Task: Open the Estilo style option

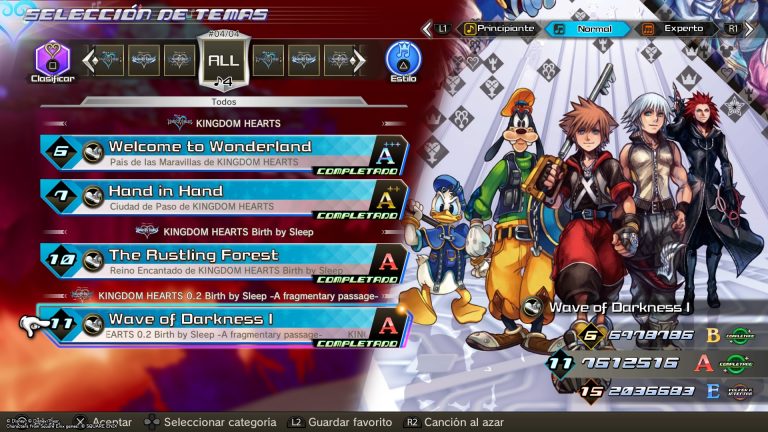Action: [x=403, y=60]
